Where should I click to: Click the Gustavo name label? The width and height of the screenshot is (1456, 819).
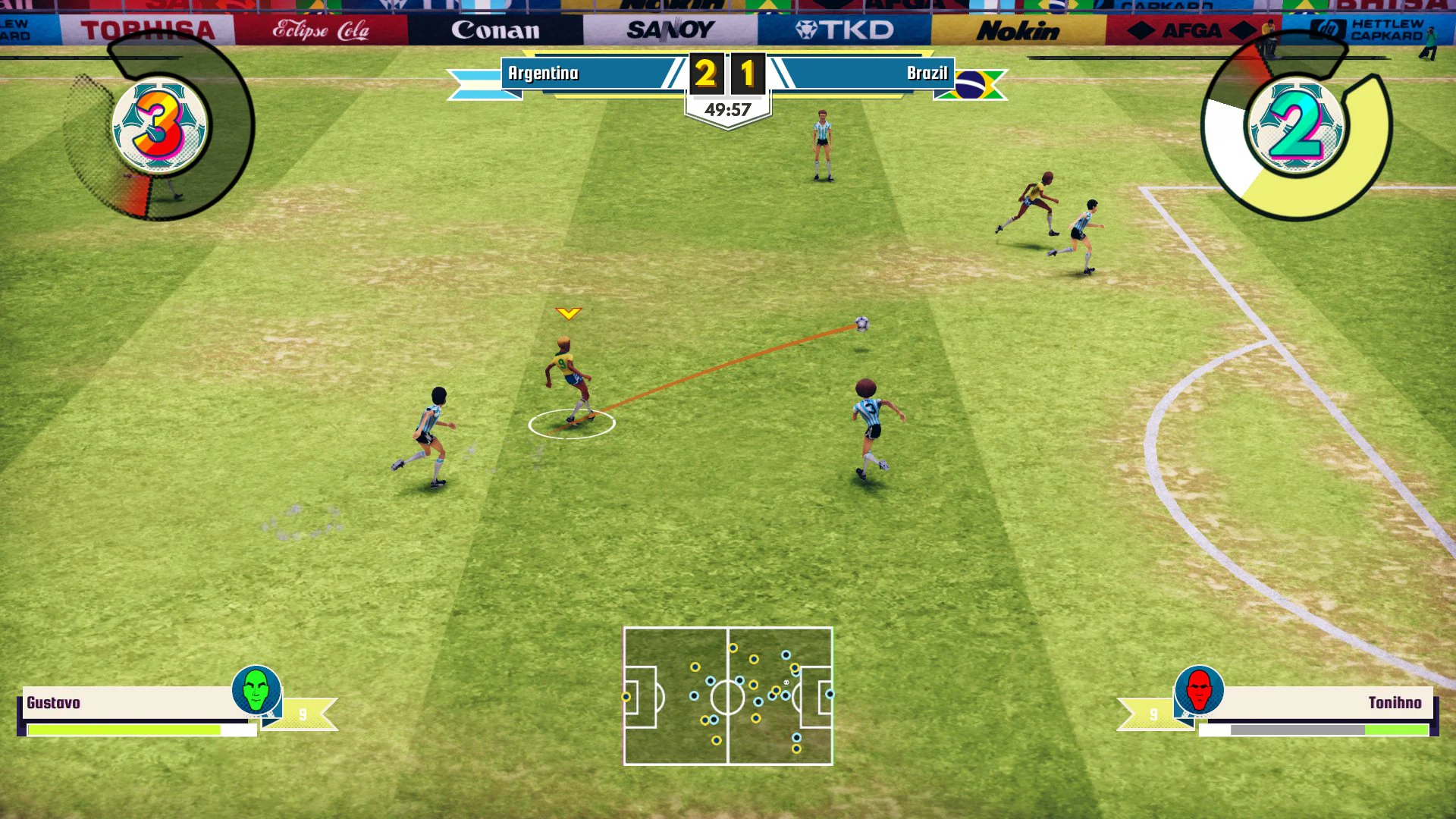click(53, 703)
